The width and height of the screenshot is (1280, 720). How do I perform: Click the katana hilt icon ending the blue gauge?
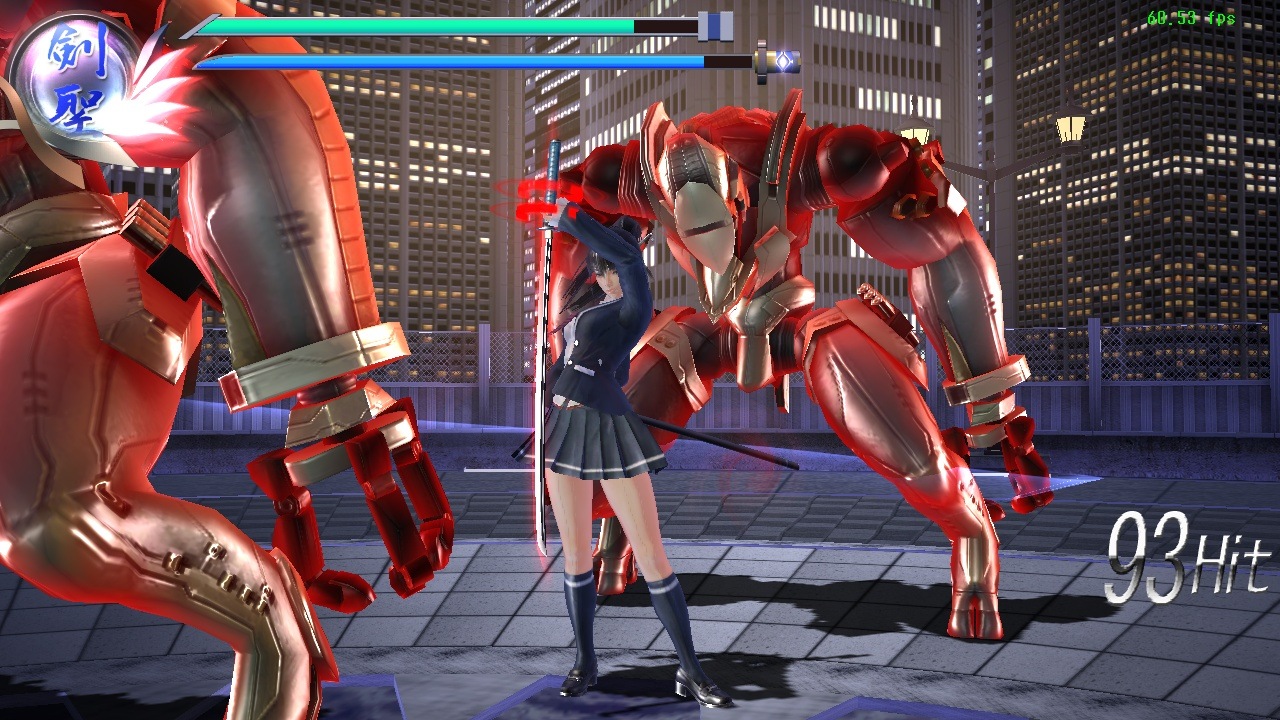778,60
